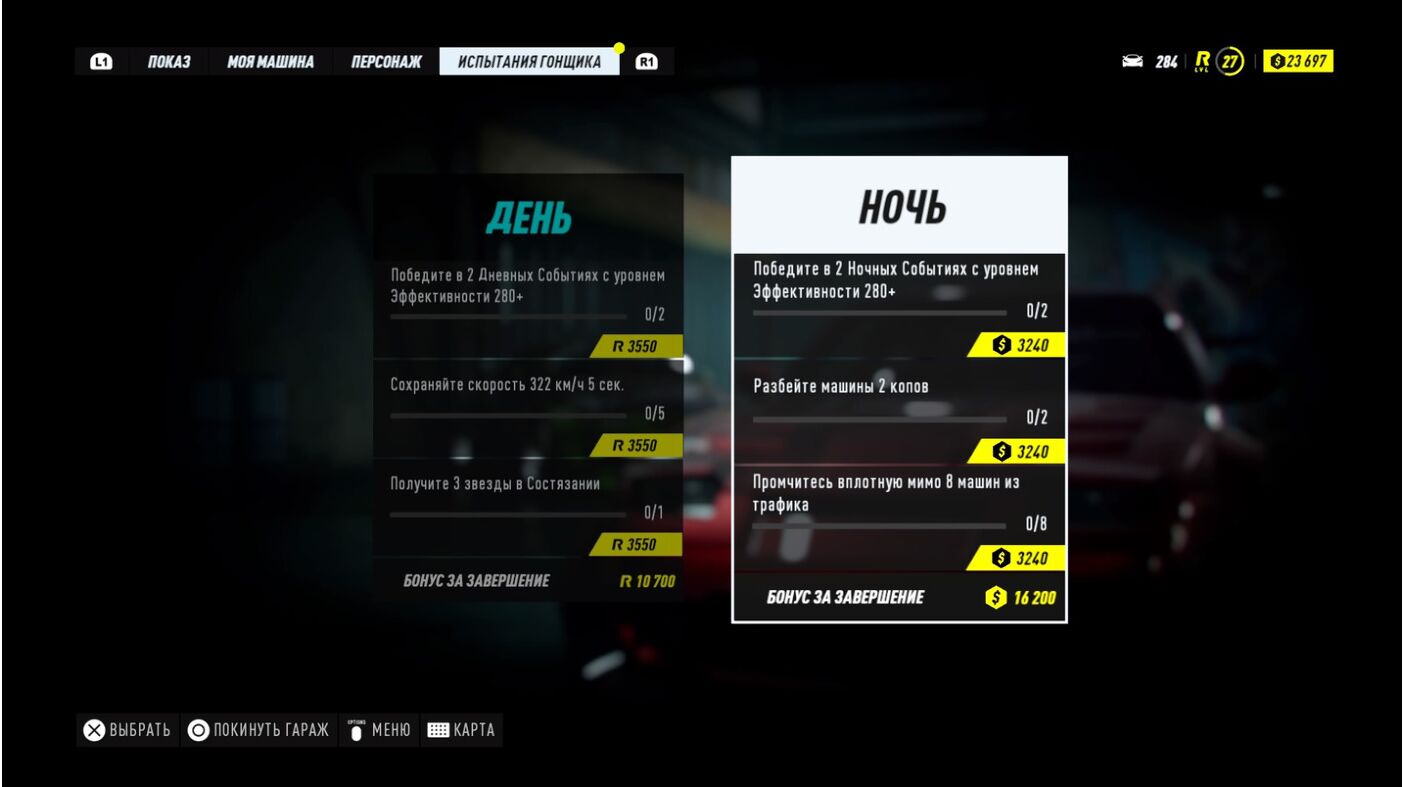
Task: Leave via ПОКИНУТЬ ГАРАЖ
Action: [258, 730]
